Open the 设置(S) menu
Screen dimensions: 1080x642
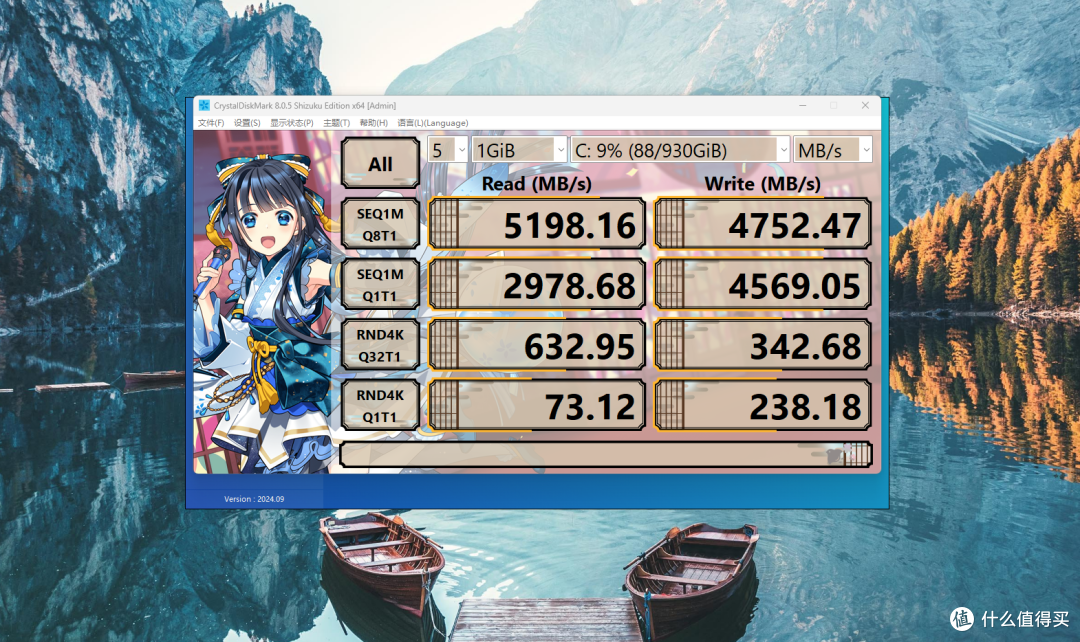coord(247,123)
